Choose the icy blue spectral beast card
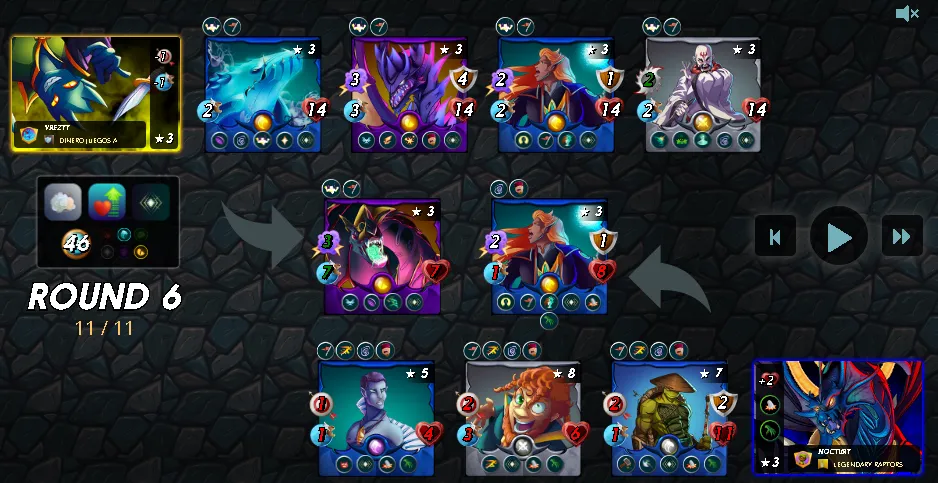 (x=262, y=95)
